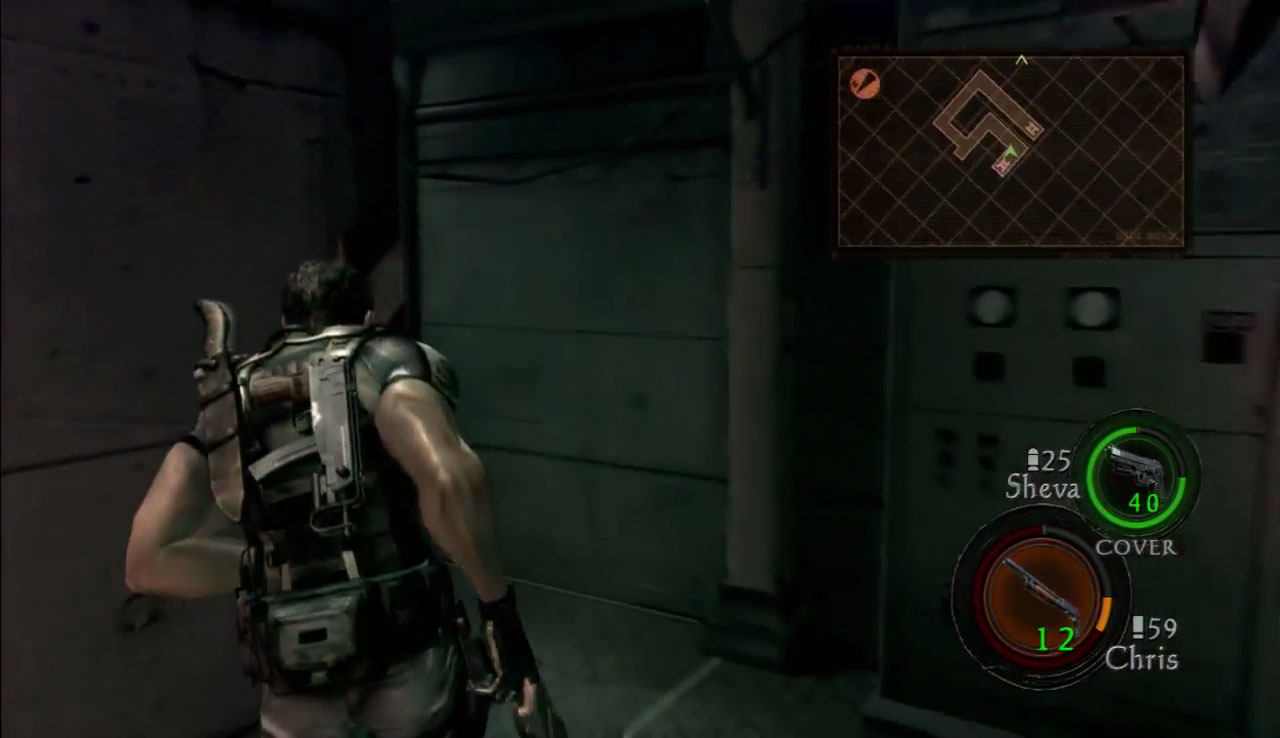Click the green player arrow on the minimap
This screenshot has height=738, width=1280.
pyautogui.click(x=1011, y=151)
